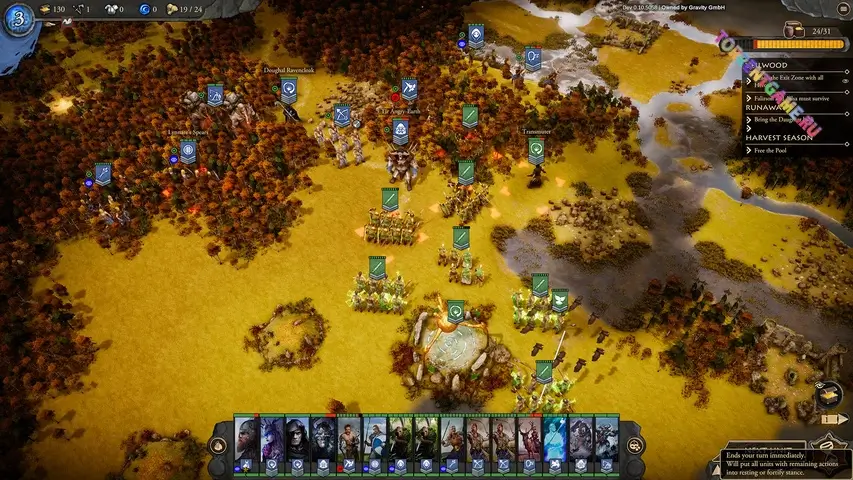This screenshot has width=853, height=480.
Task: Select the Dougal Ravencloak unit banner
Action: pos(288,90)
